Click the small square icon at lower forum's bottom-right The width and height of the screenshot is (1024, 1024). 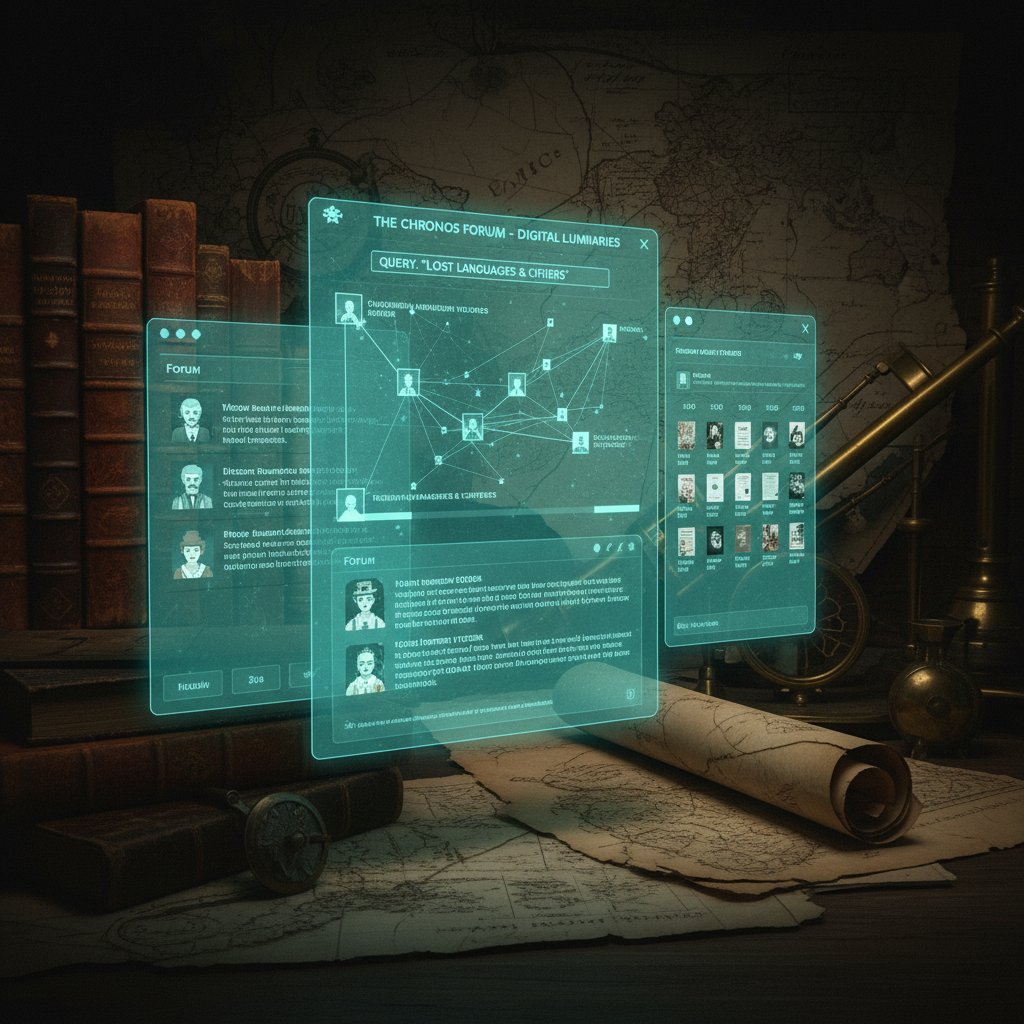click(629, 693)
